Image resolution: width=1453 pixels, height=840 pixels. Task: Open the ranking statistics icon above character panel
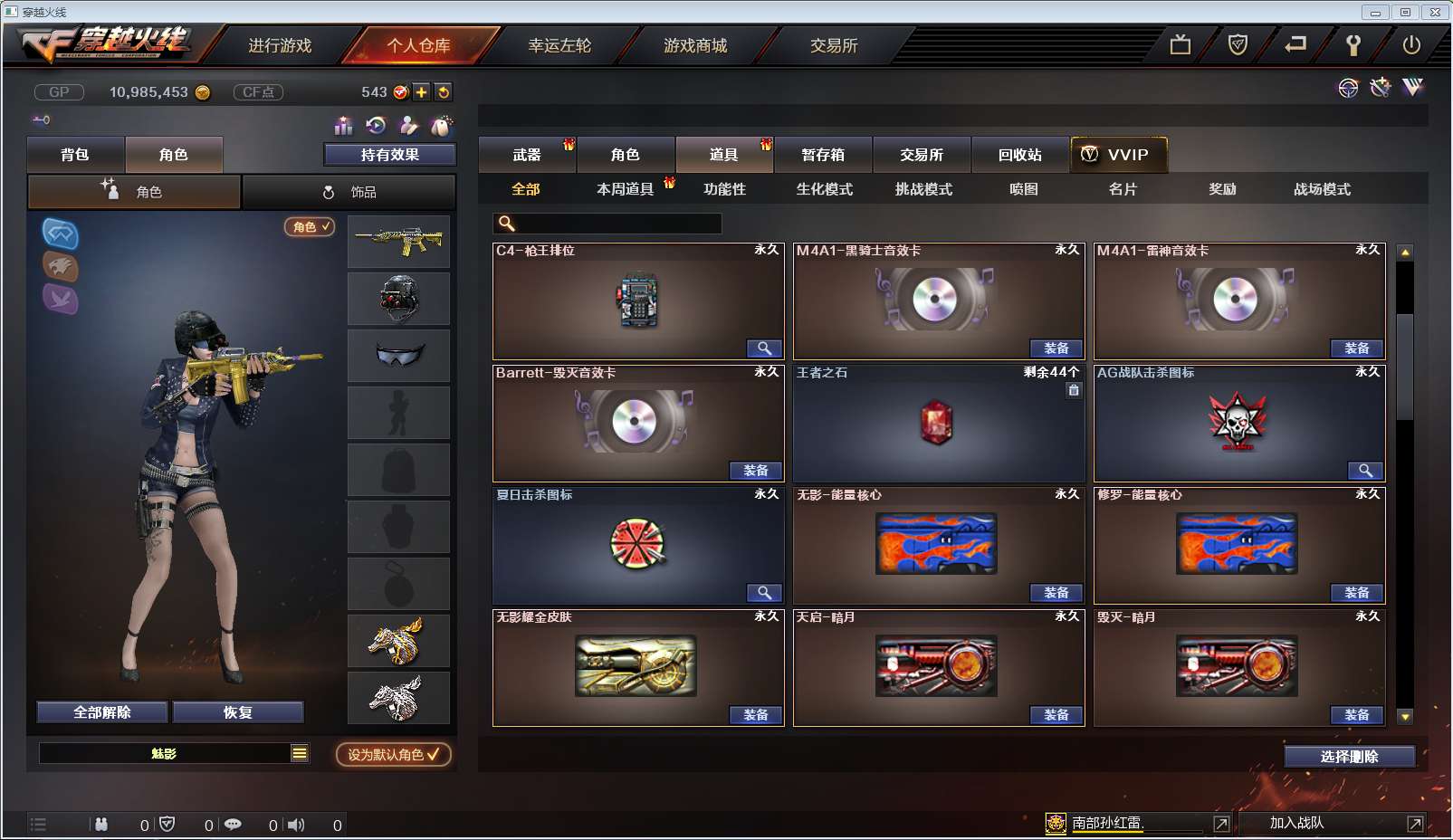point(342,125)
